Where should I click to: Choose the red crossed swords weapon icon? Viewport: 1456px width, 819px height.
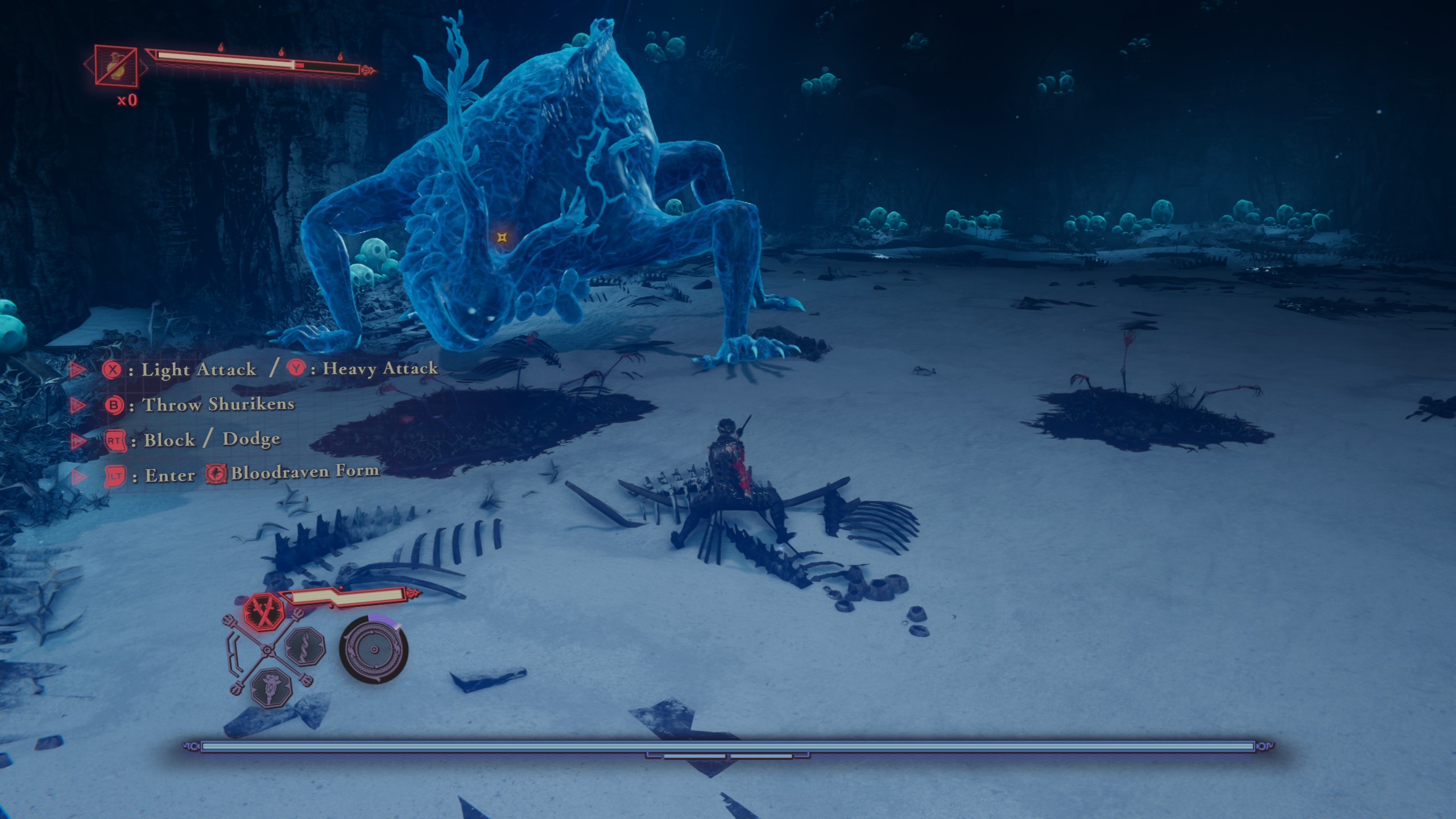264,610
